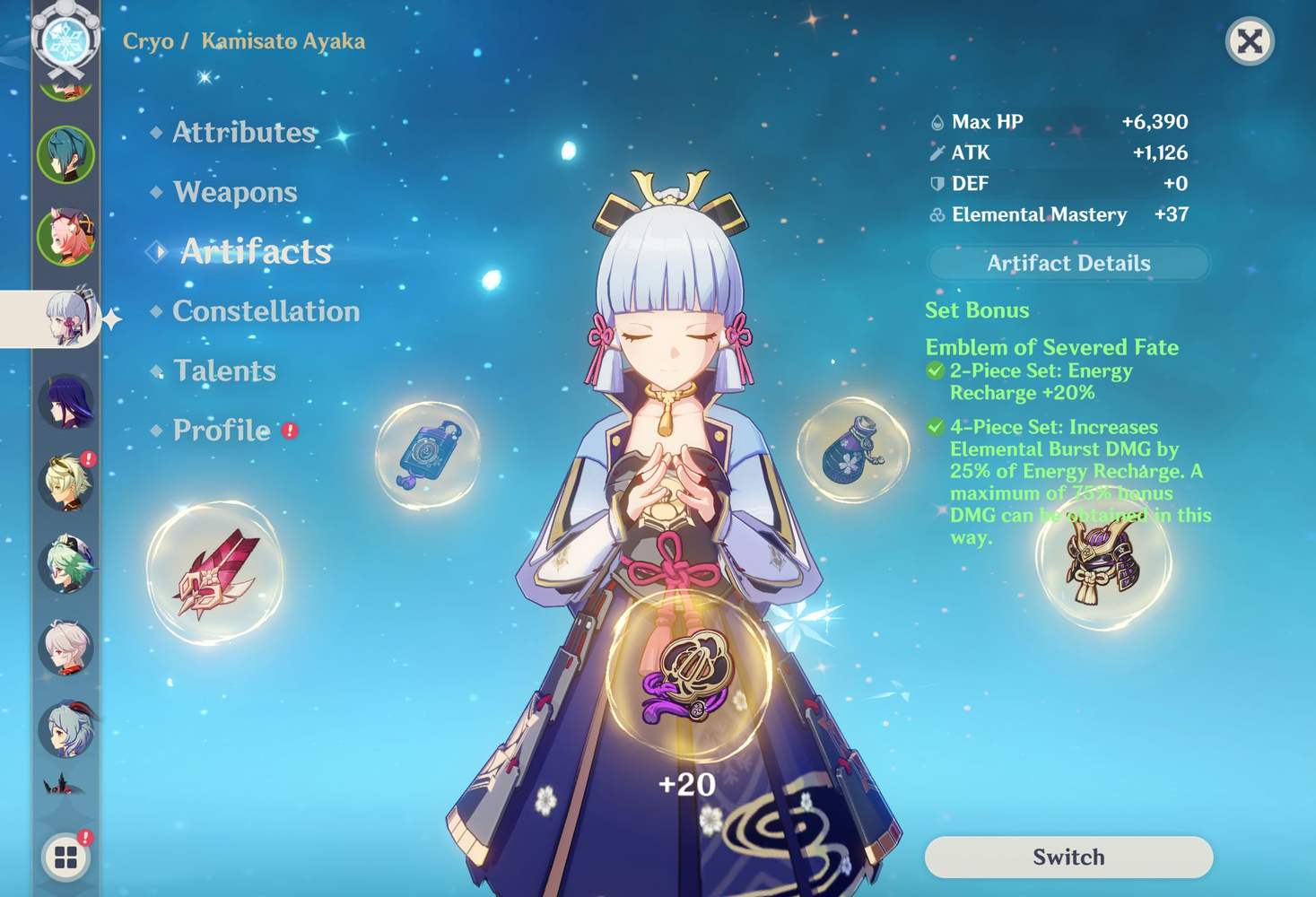Click the checkmark beside 2-Piece Set bonus
This screenshot has width=1316, height=897.
[936, 370]
